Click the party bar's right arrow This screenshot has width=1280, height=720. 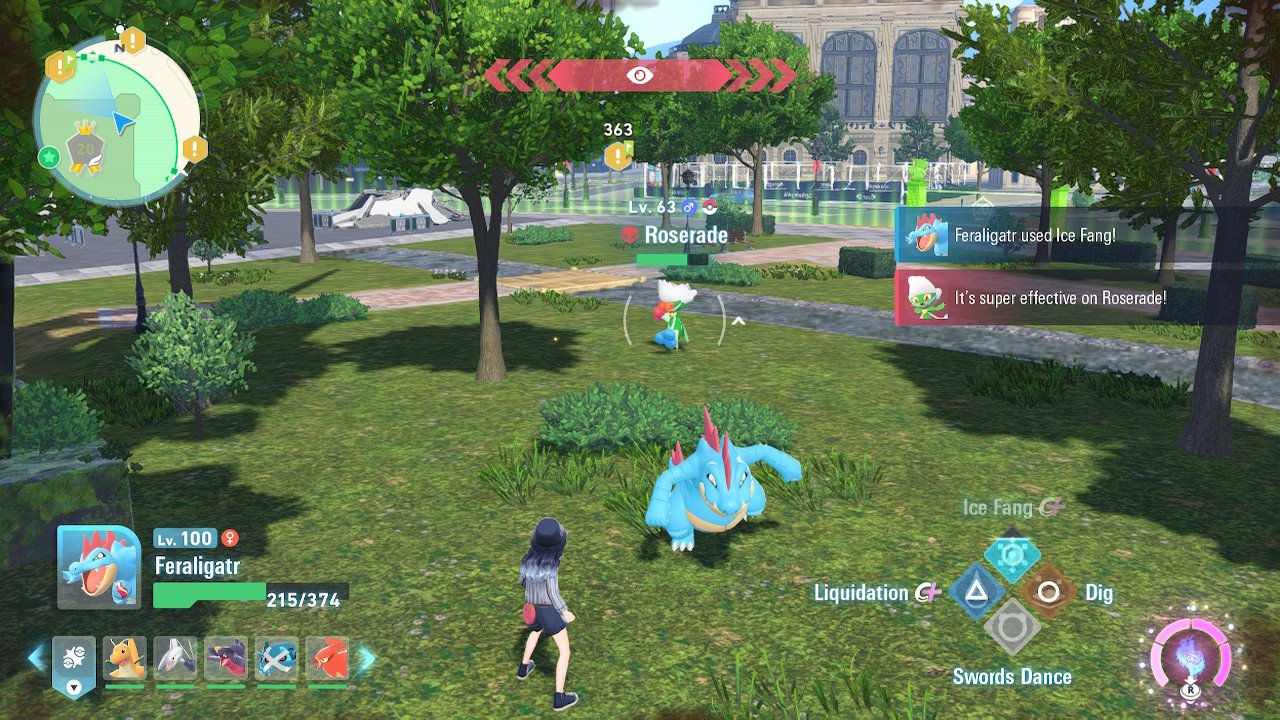point(366,657)
